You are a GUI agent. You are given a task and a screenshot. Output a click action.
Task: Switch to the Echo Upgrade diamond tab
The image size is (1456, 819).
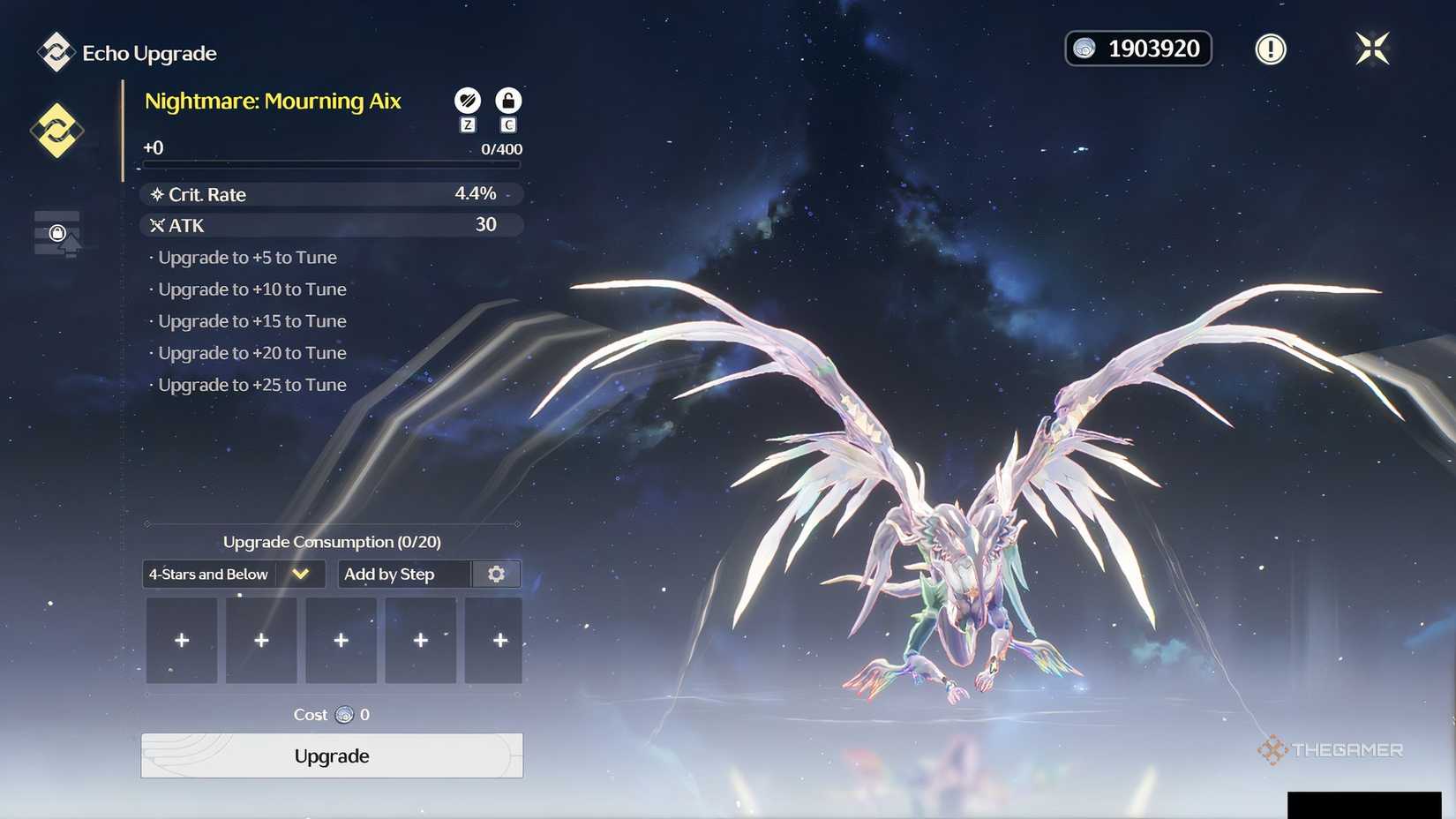[x=57, y=131]
